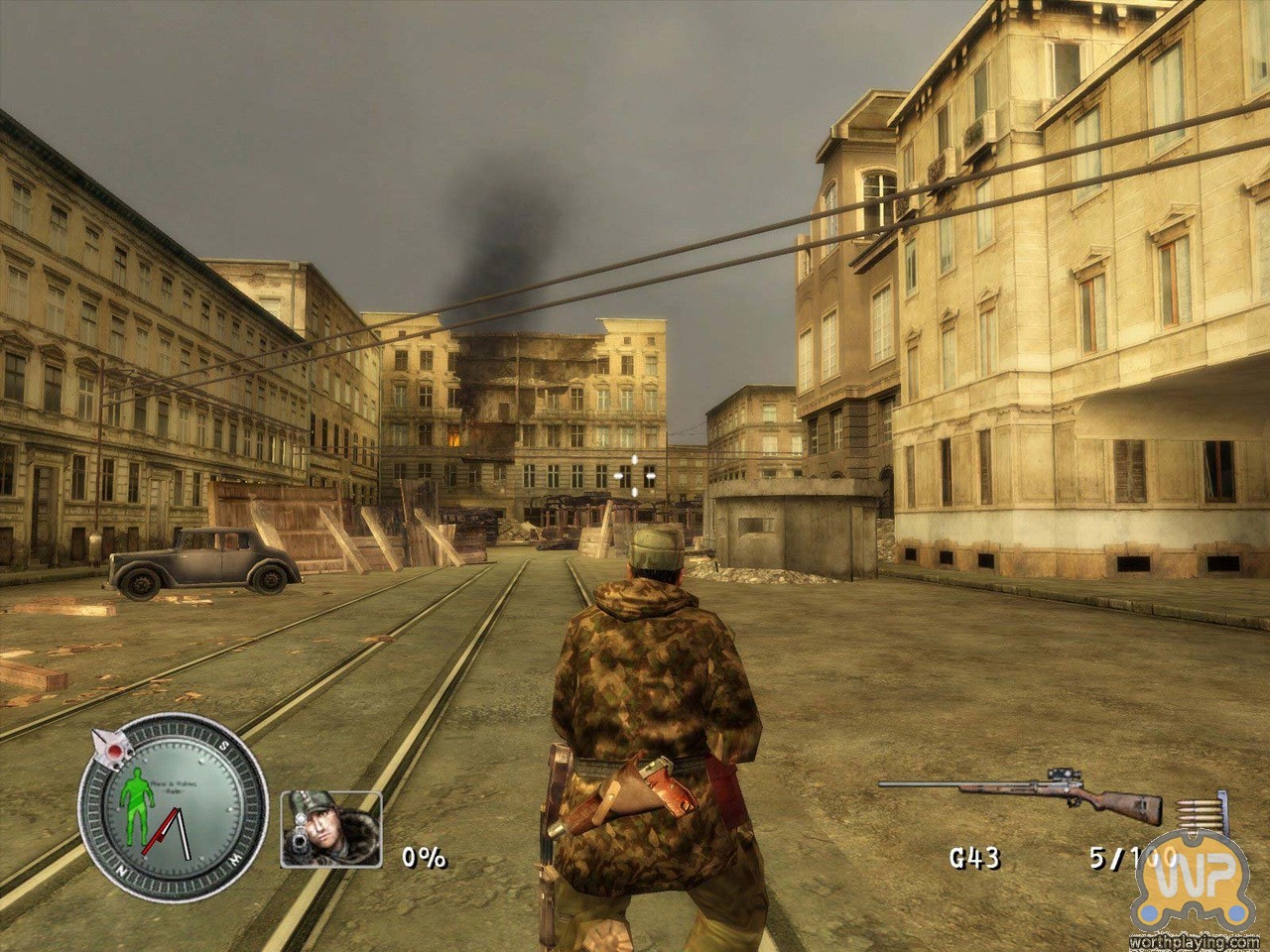Select the soldier portrait icon
1270x952 pixels.
pyautogui.click(x=331, y=828)
